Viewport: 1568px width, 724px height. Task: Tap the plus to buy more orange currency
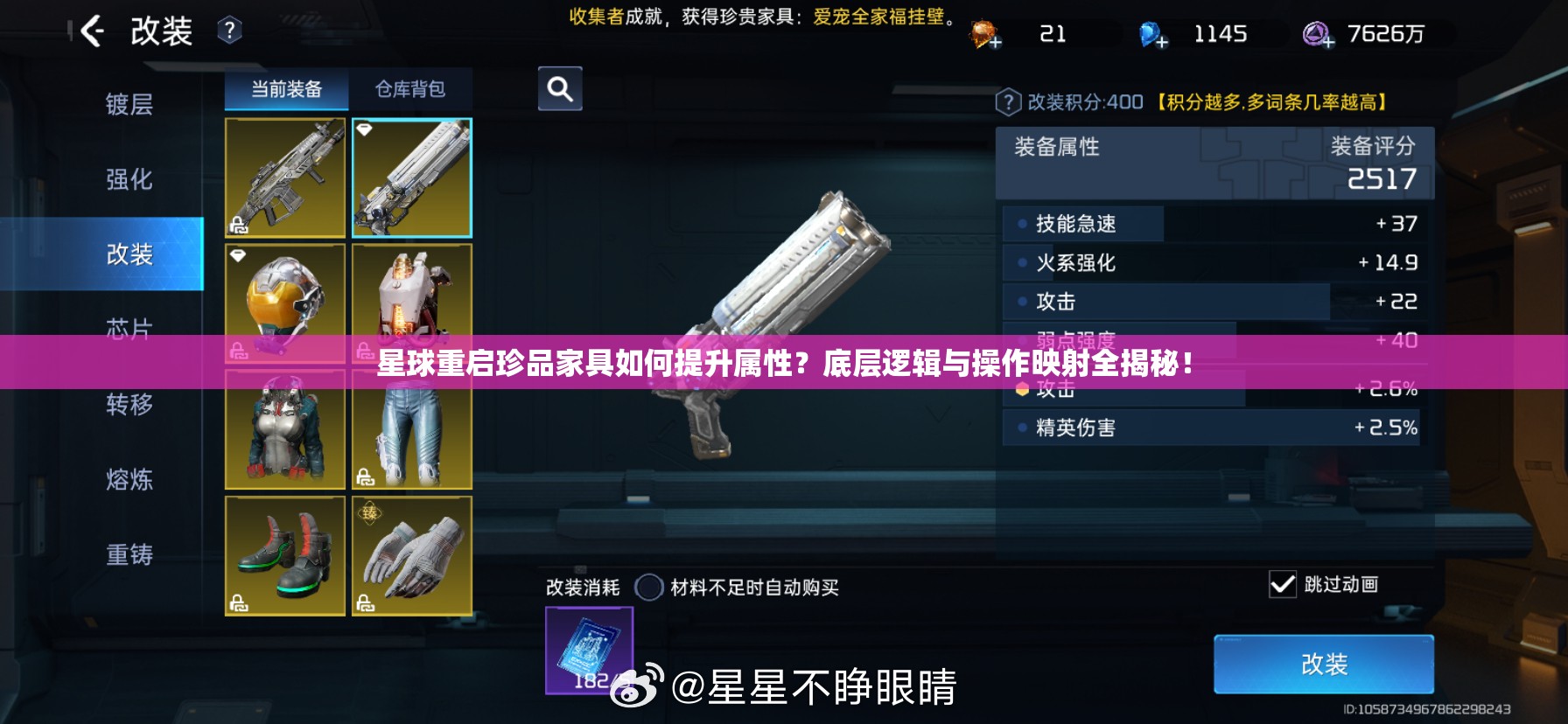[994, 42]
